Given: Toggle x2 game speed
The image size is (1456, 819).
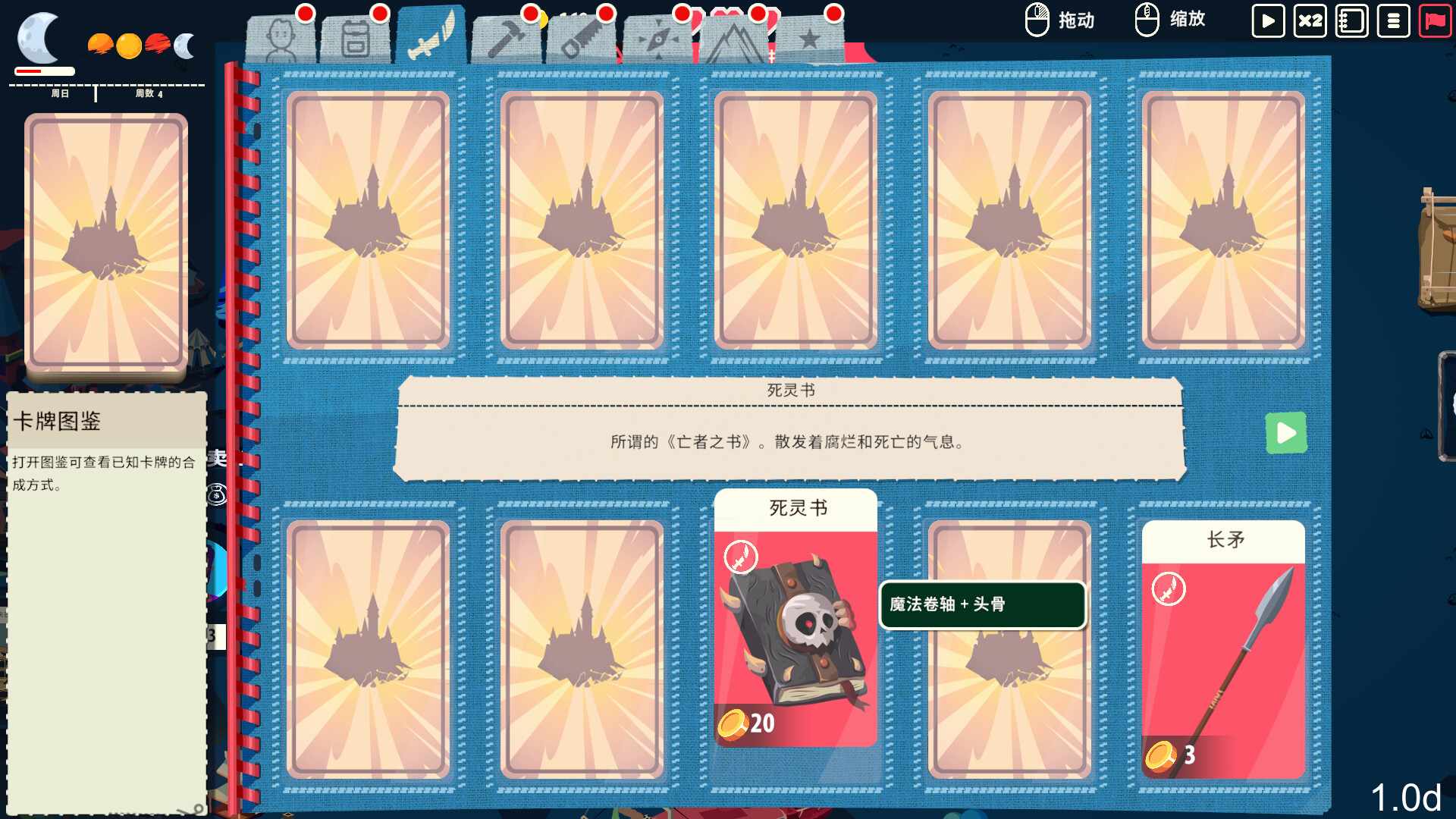Looking at the screenshot, I should (1310, 20).
